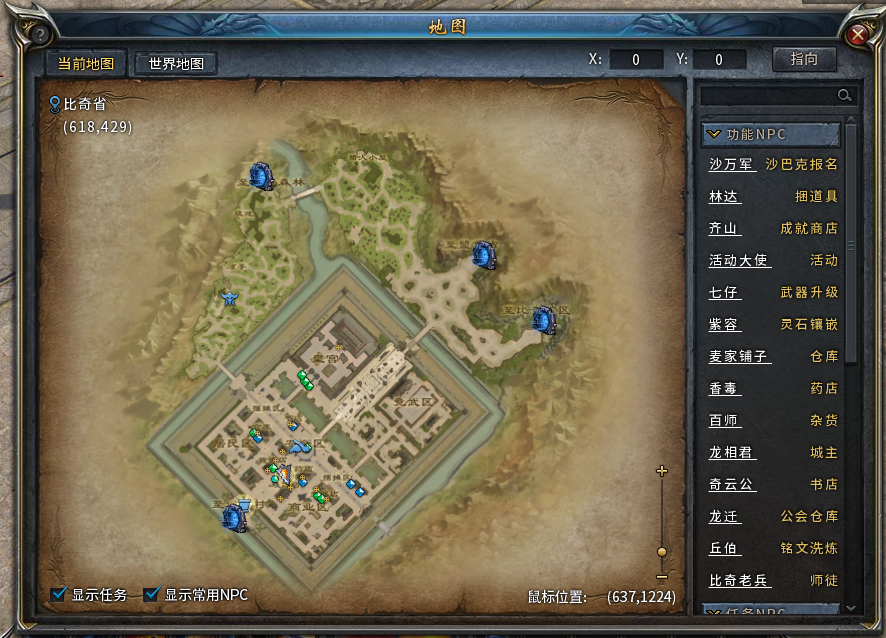This screenshot has height=638, width=886.
Task: Pick 麦家铺子 warehouse NPC entry
Action: click(739, 356)
